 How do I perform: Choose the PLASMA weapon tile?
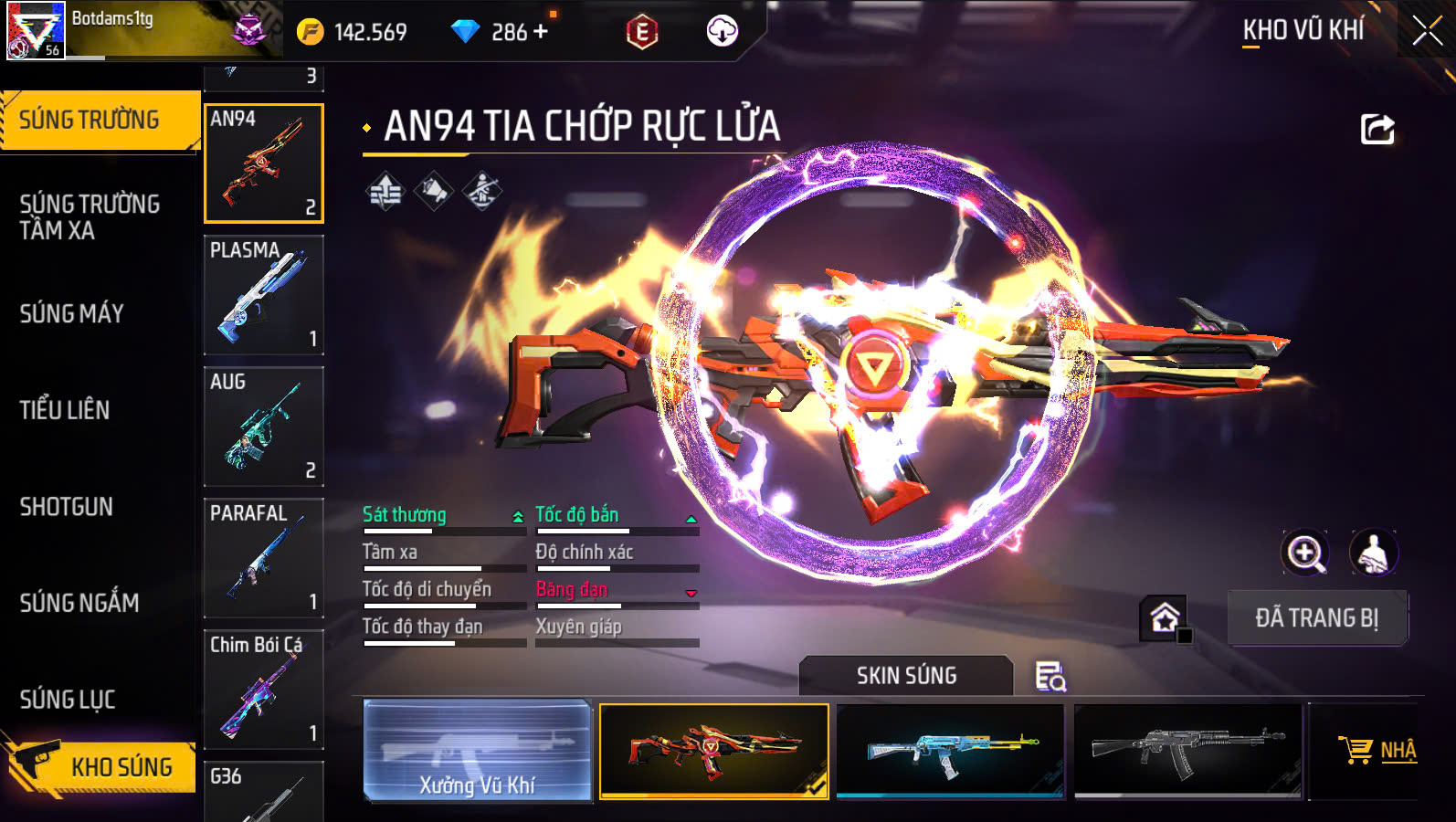pyautogui.click(x=263, y=295)
